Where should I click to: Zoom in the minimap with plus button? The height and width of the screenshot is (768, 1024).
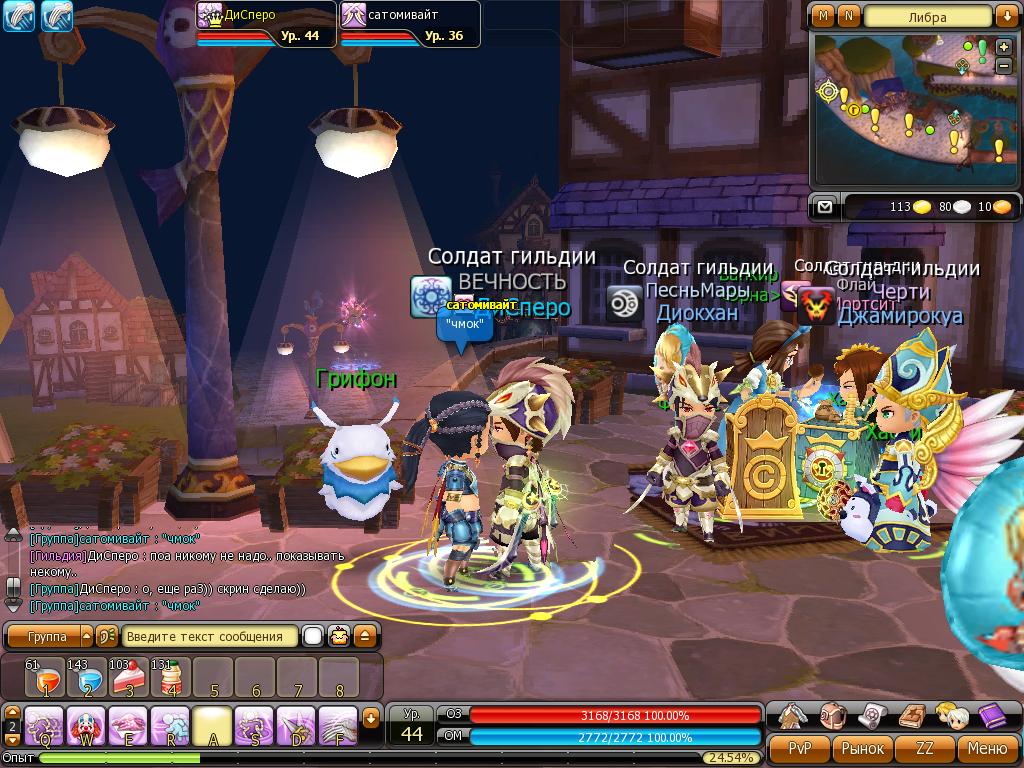(1003, 47)
